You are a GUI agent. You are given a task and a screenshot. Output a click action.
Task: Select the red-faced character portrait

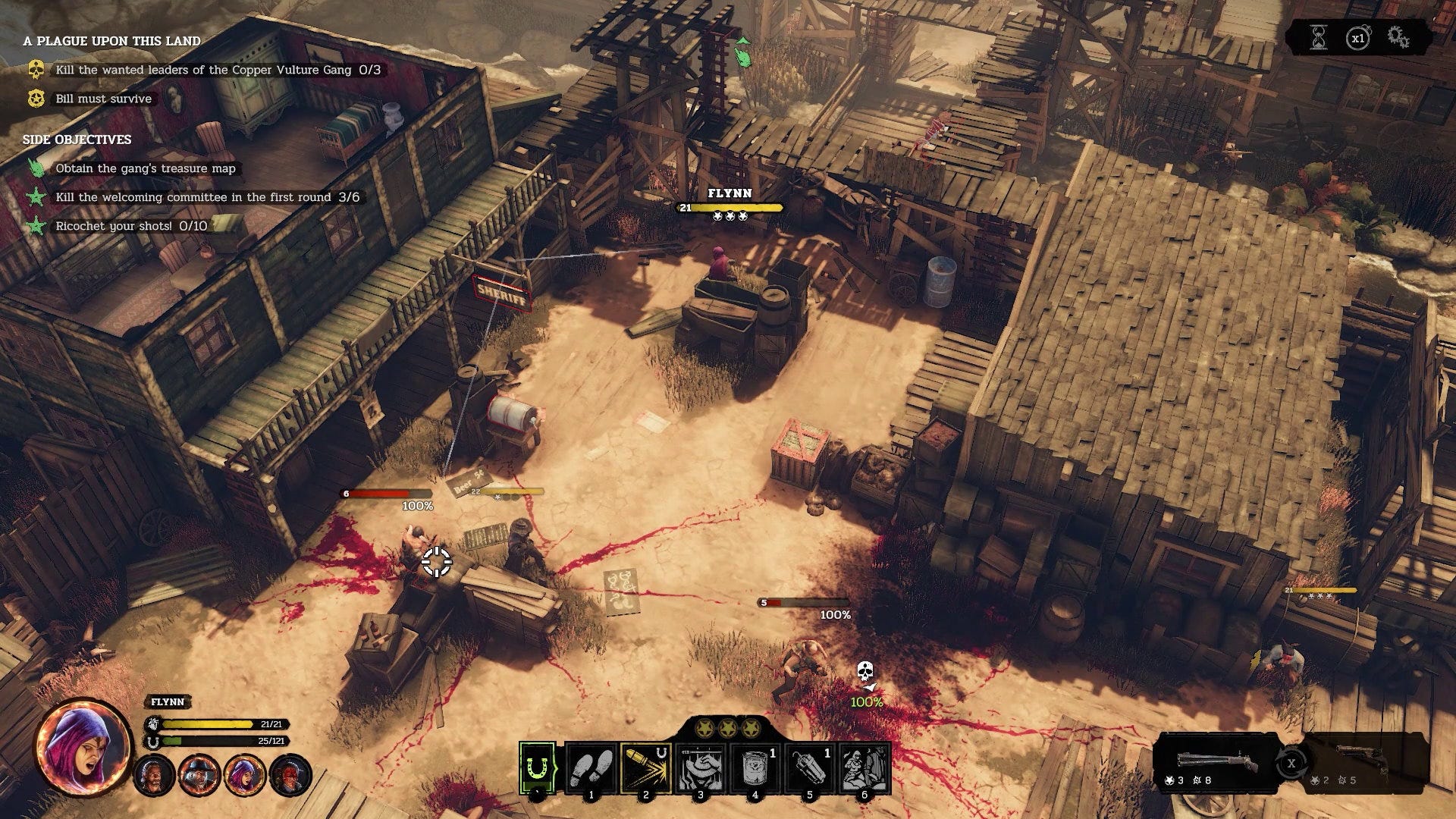tap(290, 776)
